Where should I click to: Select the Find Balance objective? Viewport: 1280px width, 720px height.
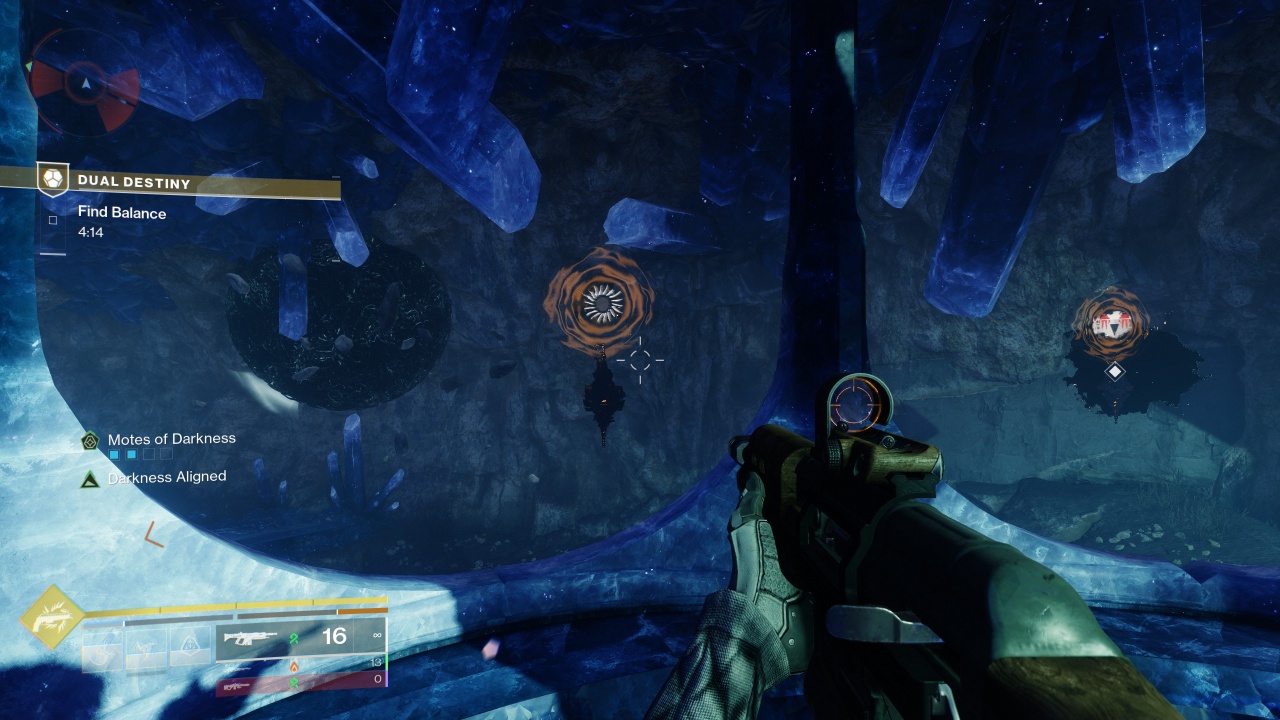[x=122, y=213]
